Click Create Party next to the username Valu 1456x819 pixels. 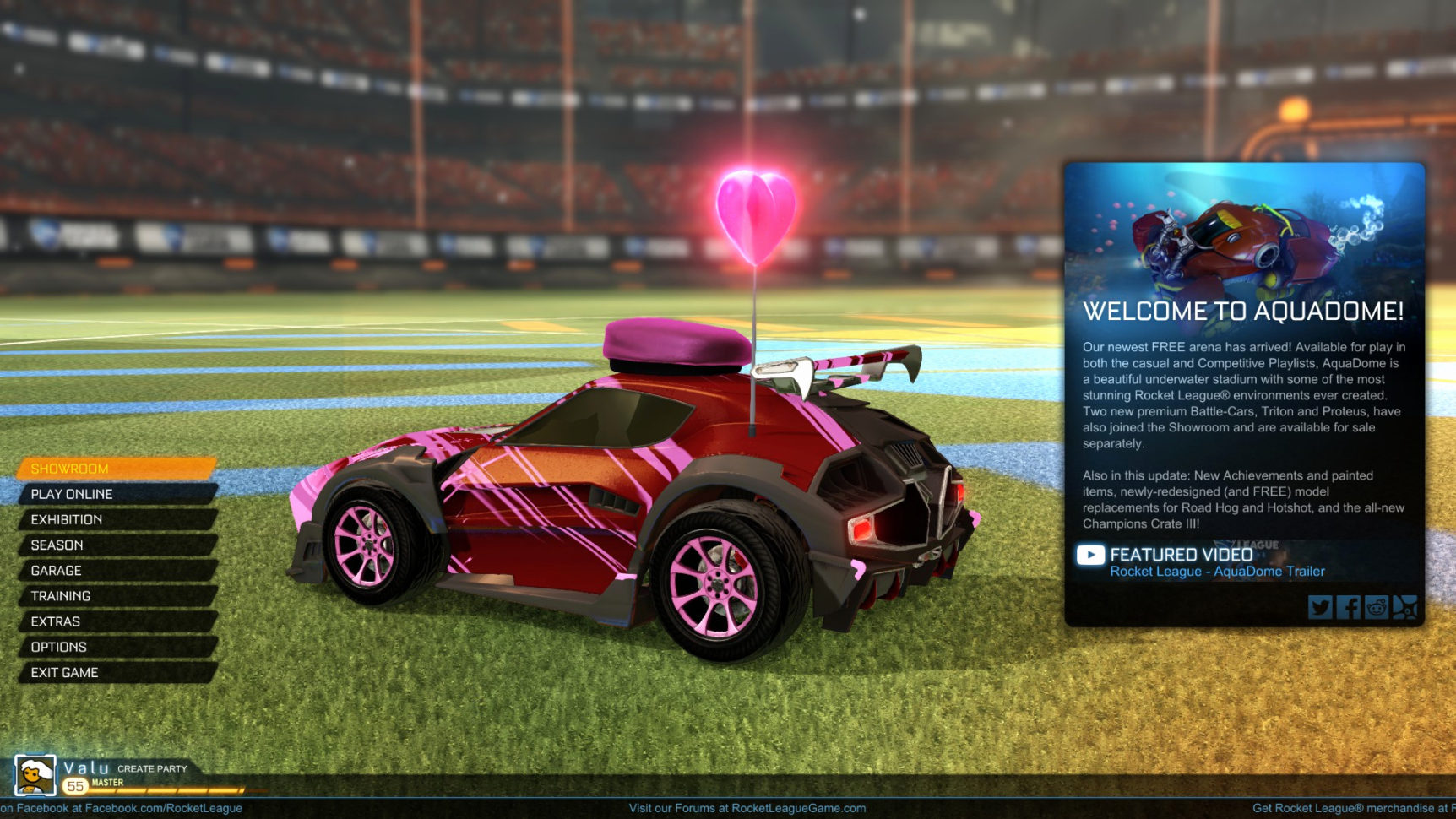point(153,768)
